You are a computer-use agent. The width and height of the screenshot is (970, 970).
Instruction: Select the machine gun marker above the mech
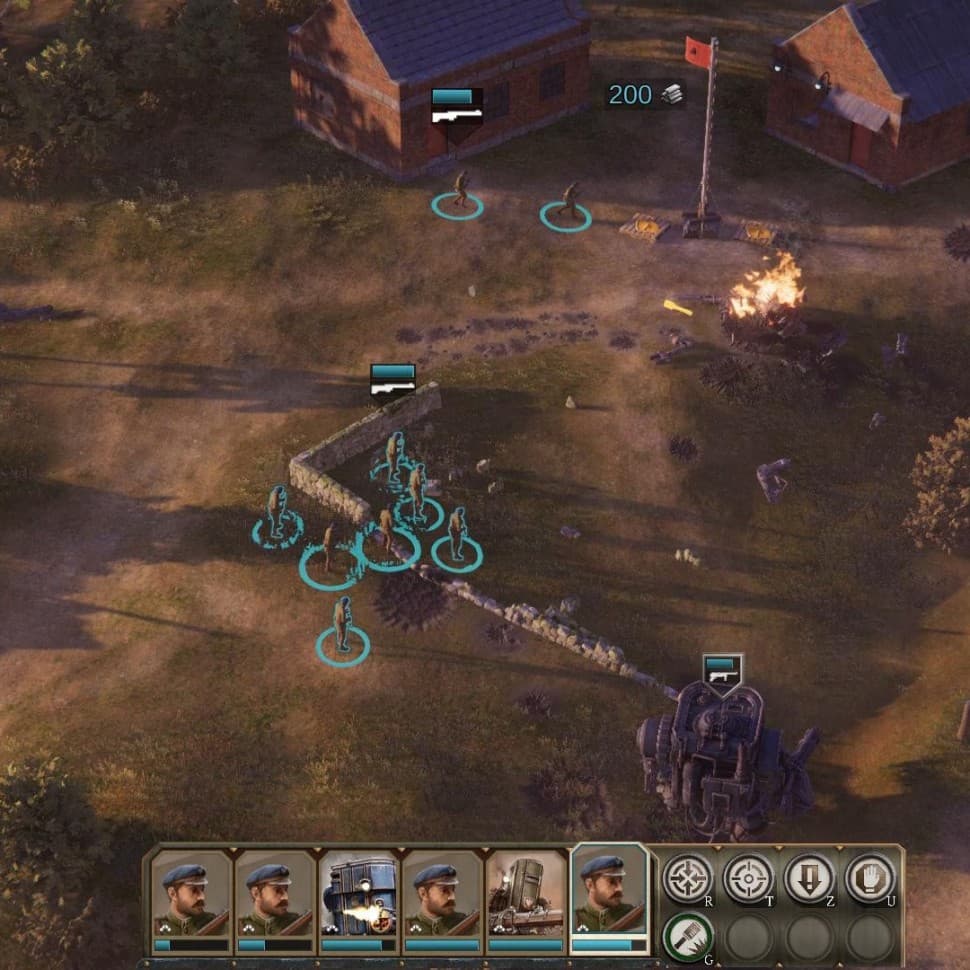point(722,670)
